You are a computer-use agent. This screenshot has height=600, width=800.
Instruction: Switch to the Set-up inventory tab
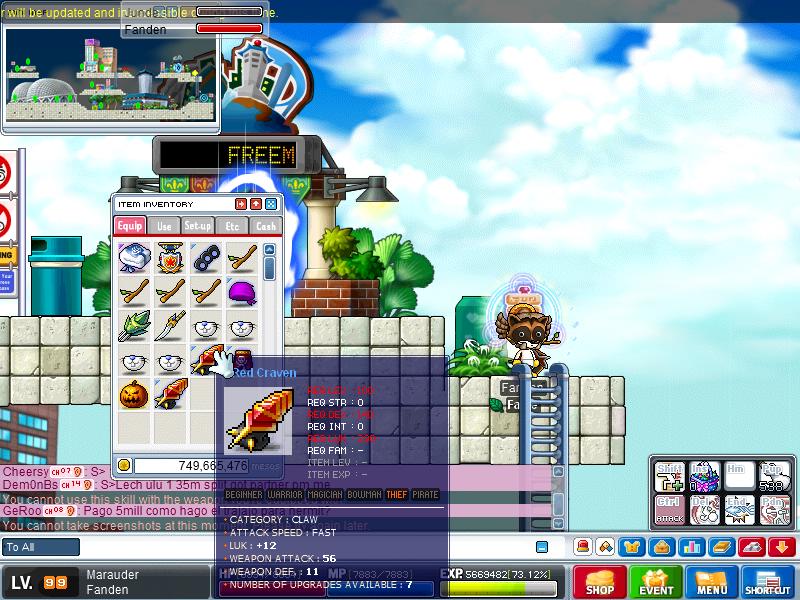[x=198, y=226]
